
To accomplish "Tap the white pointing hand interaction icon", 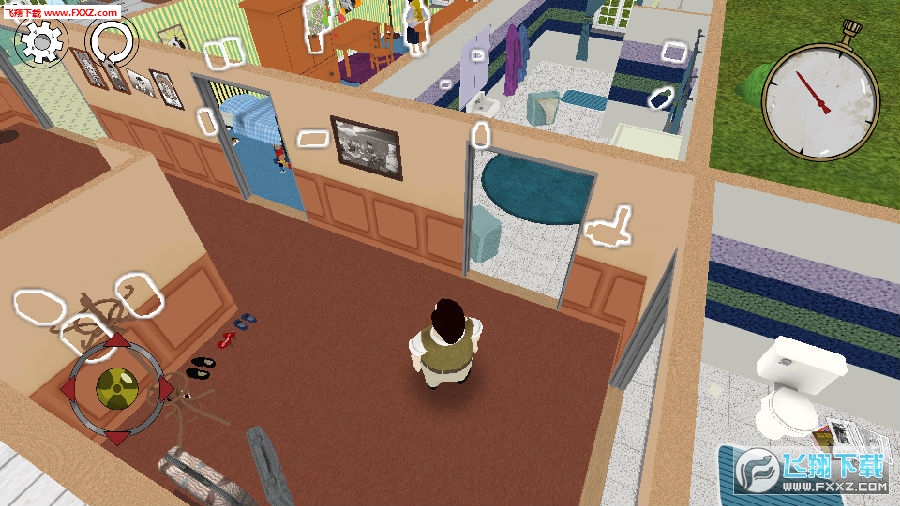I will pyautogui.click(x=609, y=226).
